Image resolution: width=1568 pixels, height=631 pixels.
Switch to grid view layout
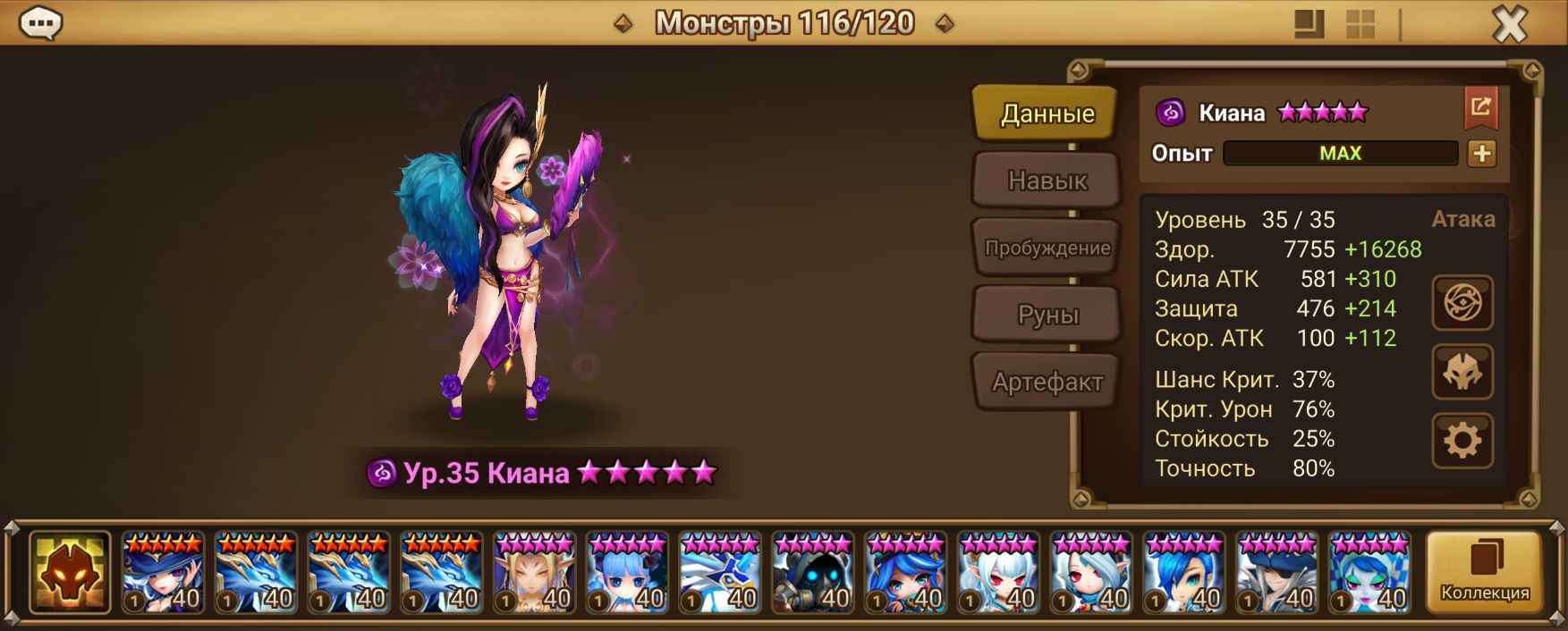click(1360, 24)
